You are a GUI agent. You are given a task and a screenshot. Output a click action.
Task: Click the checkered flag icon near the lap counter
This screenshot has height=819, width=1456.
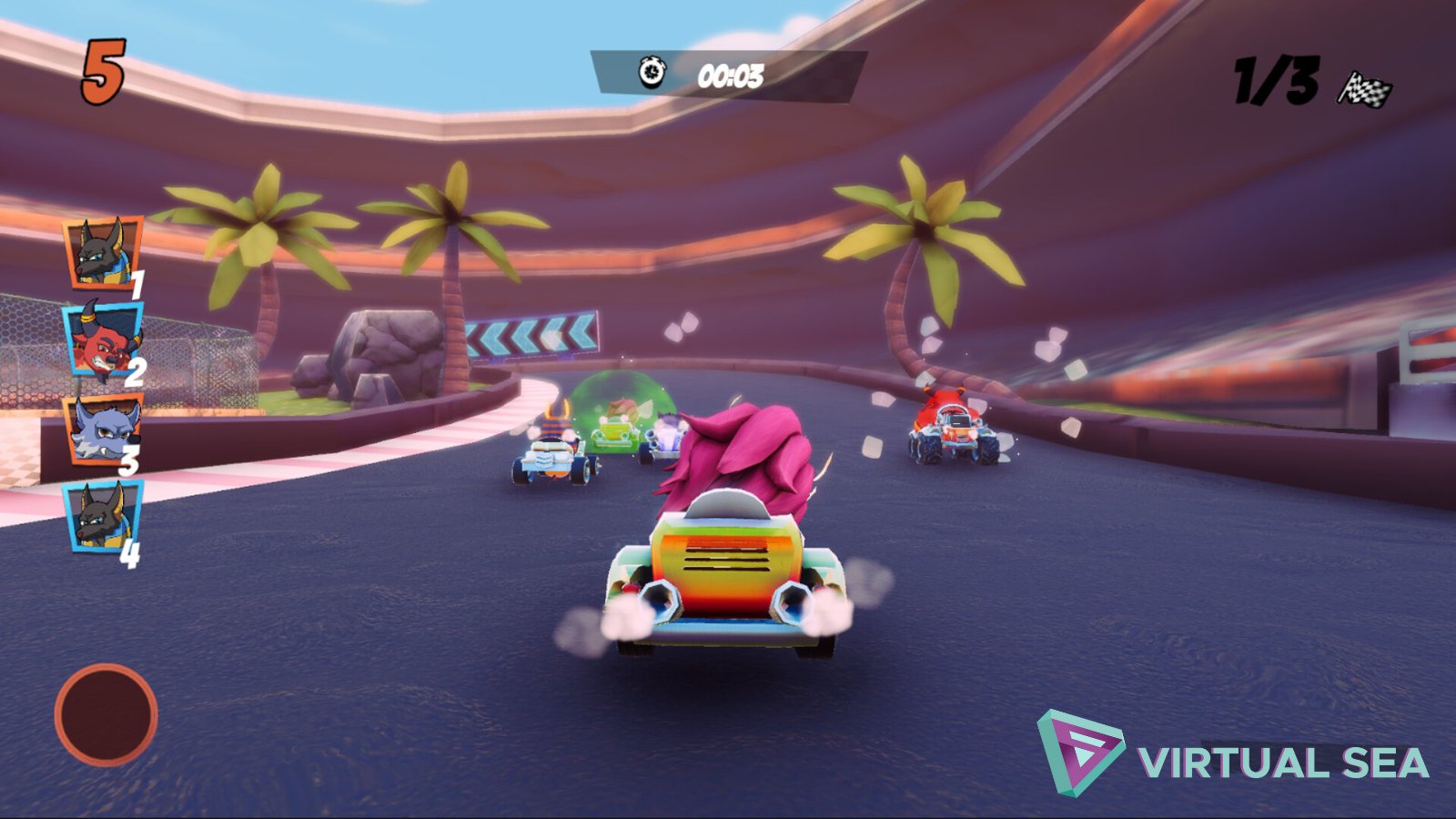1362,85
